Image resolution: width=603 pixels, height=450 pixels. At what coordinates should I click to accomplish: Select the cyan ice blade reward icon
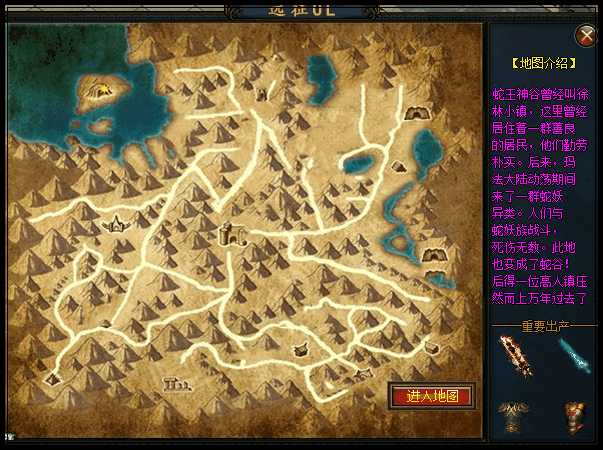(x=574, y=353)
